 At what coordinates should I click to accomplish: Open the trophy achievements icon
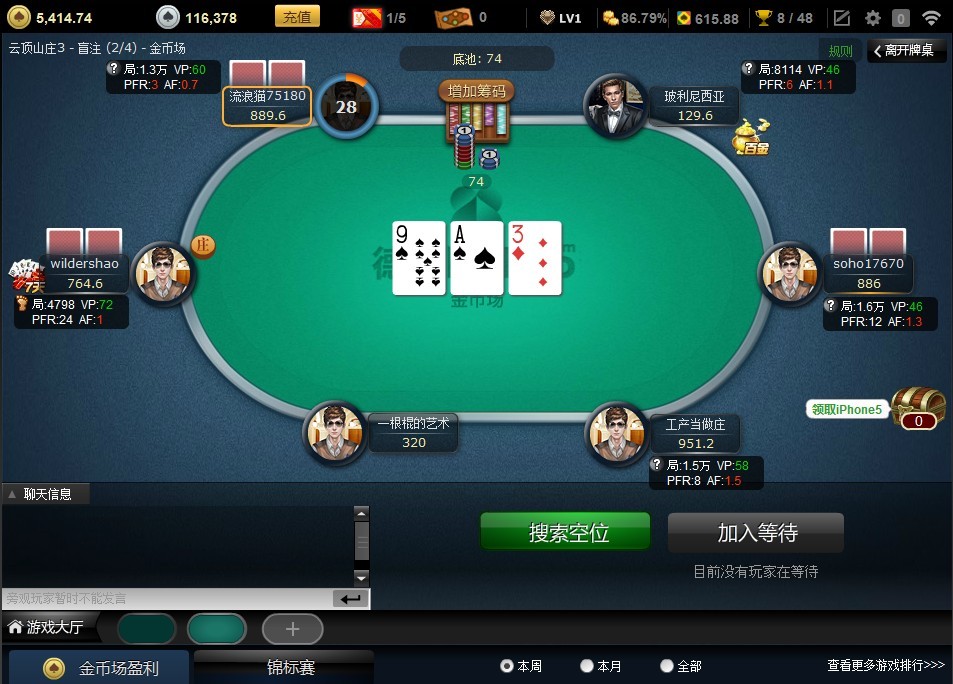pyautogui.click(x=764, y=18)
